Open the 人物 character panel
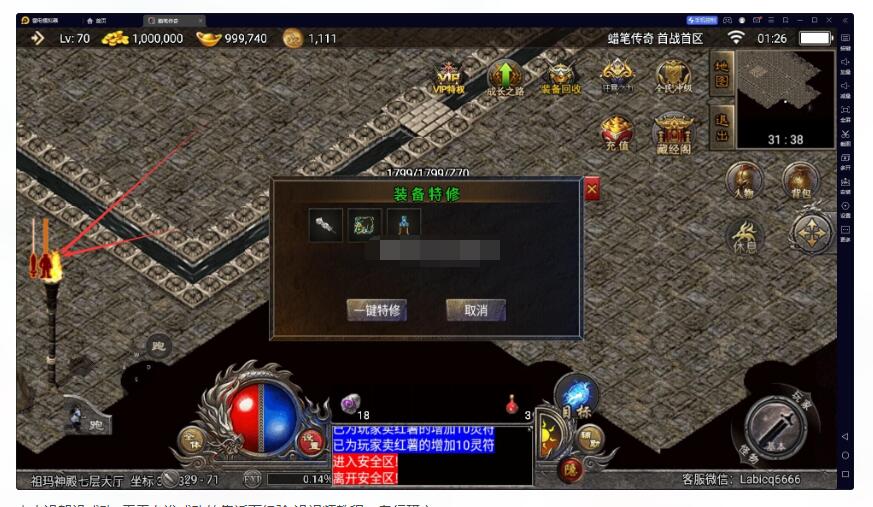 (744, 181)
